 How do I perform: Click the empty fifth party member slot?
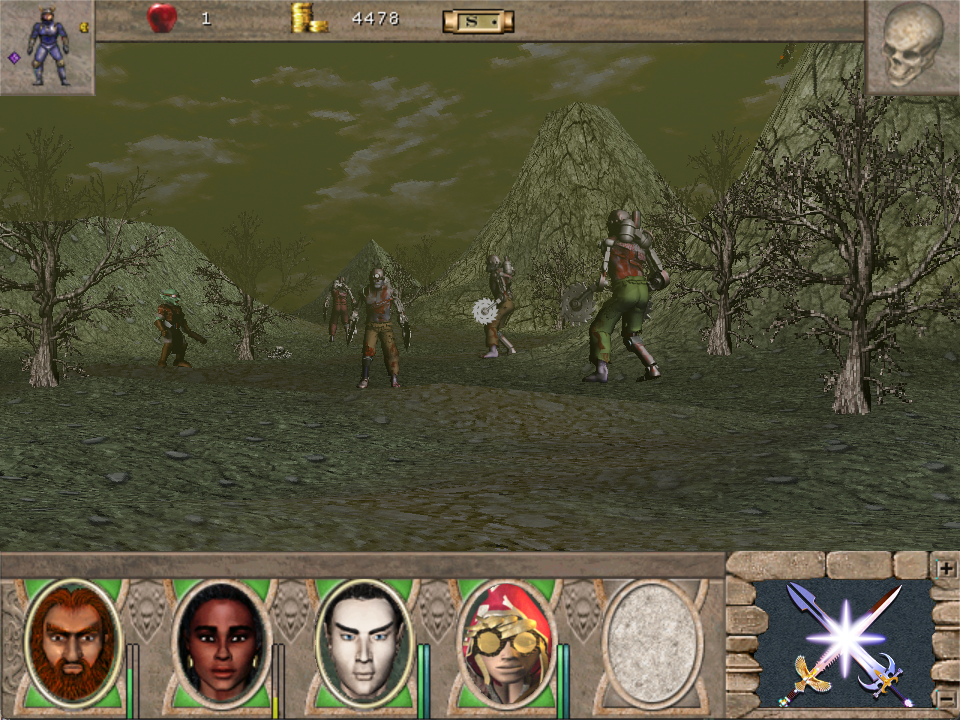pos(653,643)
